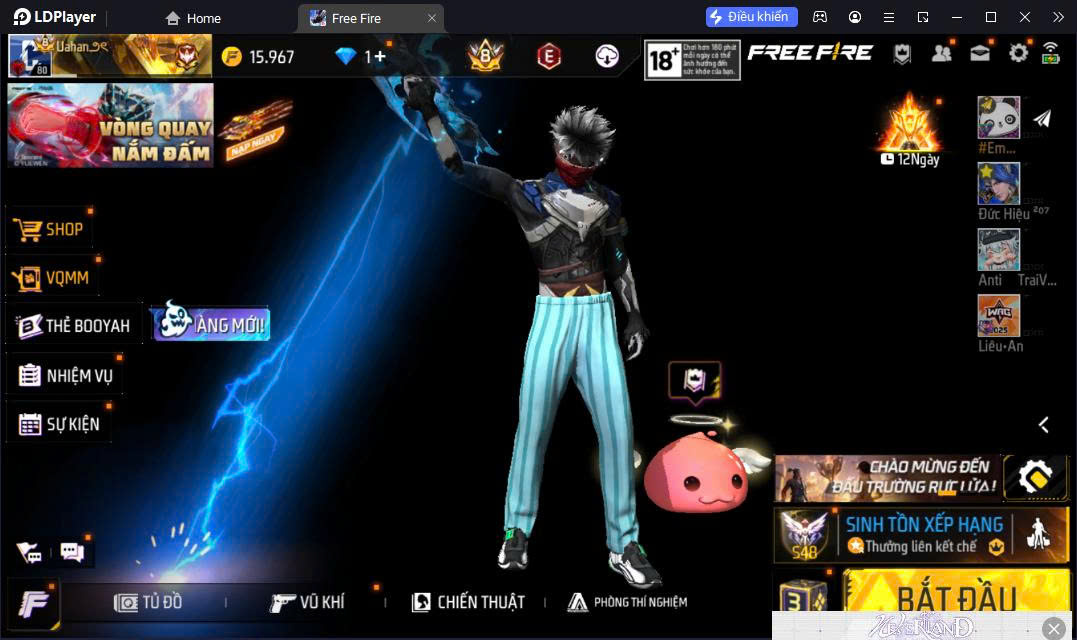Start the match with BẮT ĐẦU
The height and width of the screenshot is (640, 1077).
tap(955, 597)
